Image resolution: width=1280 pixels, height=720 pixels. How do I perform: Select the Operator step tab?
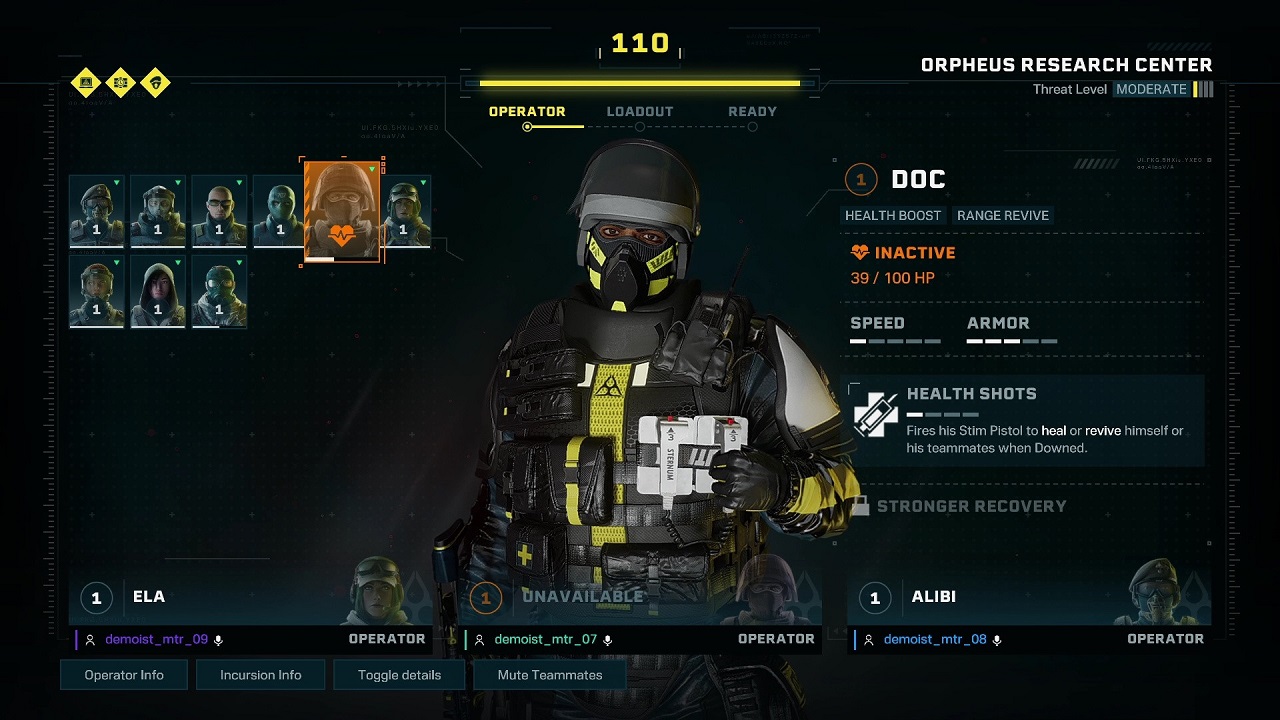pos(527,112)
